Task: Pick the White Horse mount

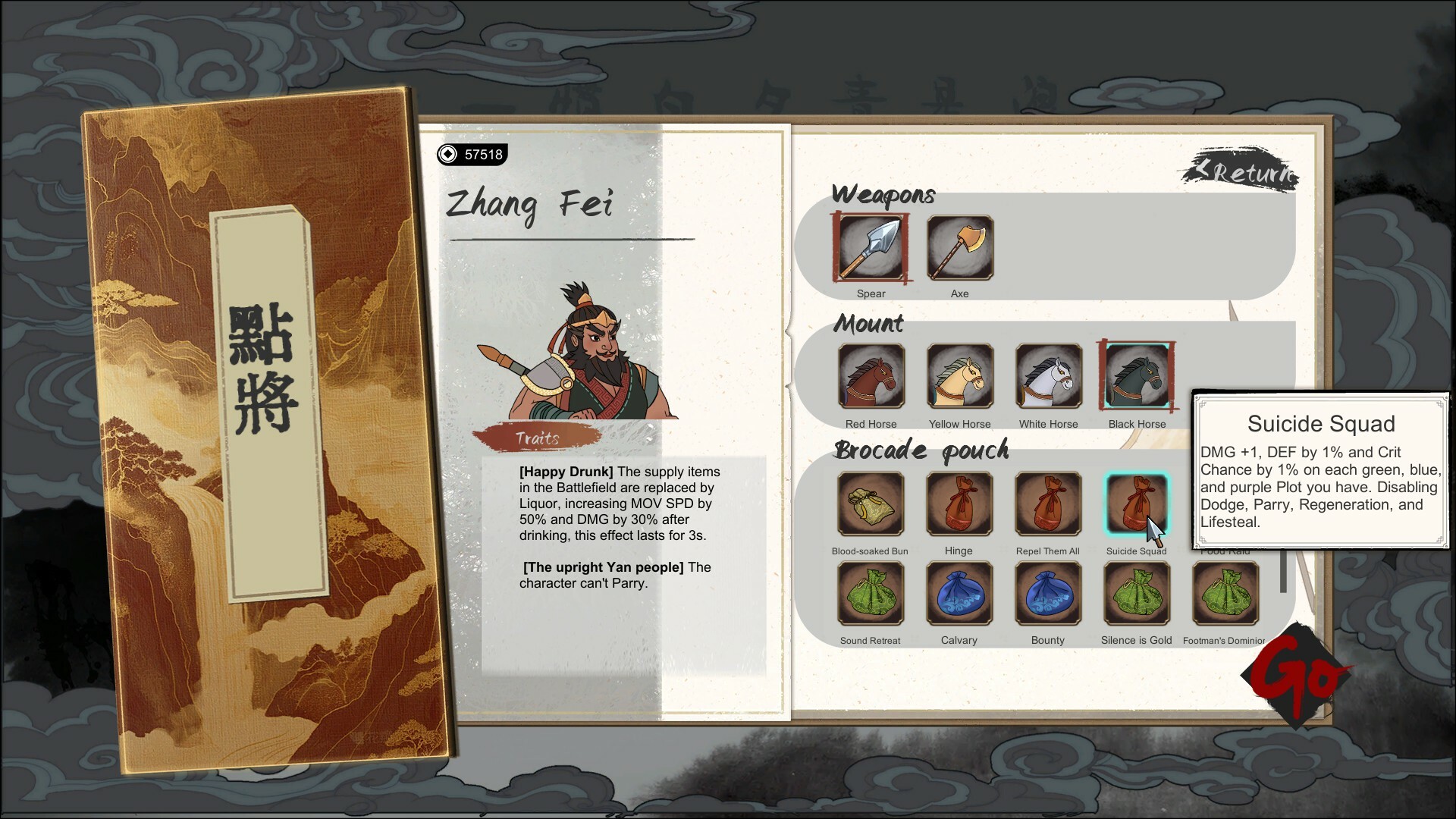Action: pos(1048,378)
